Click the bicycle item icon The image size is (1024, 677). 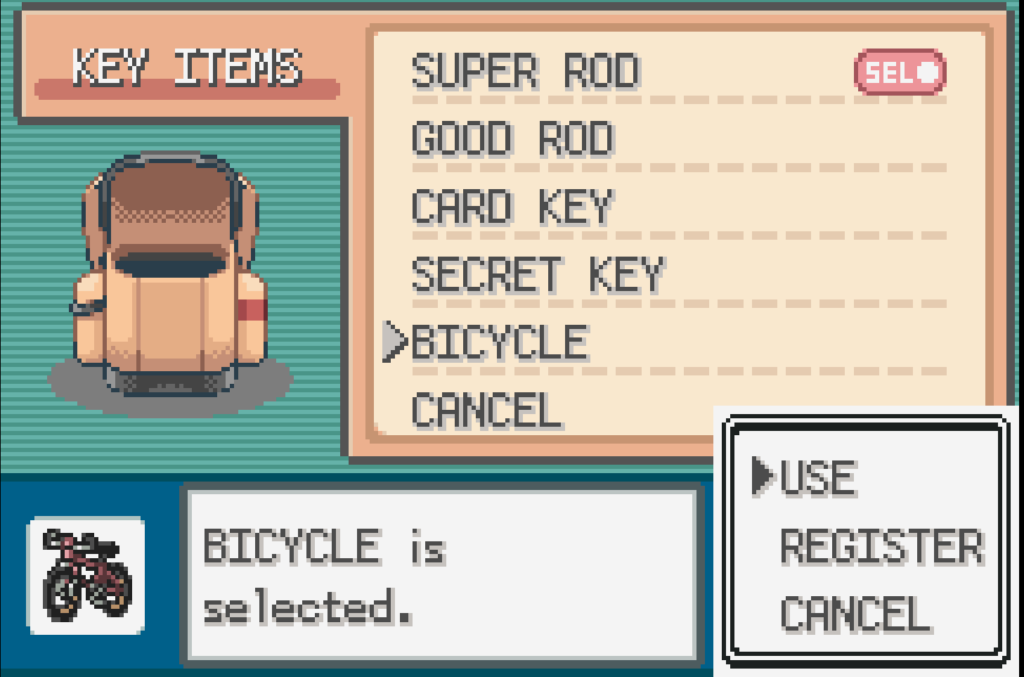pyautogui.click(x=86, y=575)
